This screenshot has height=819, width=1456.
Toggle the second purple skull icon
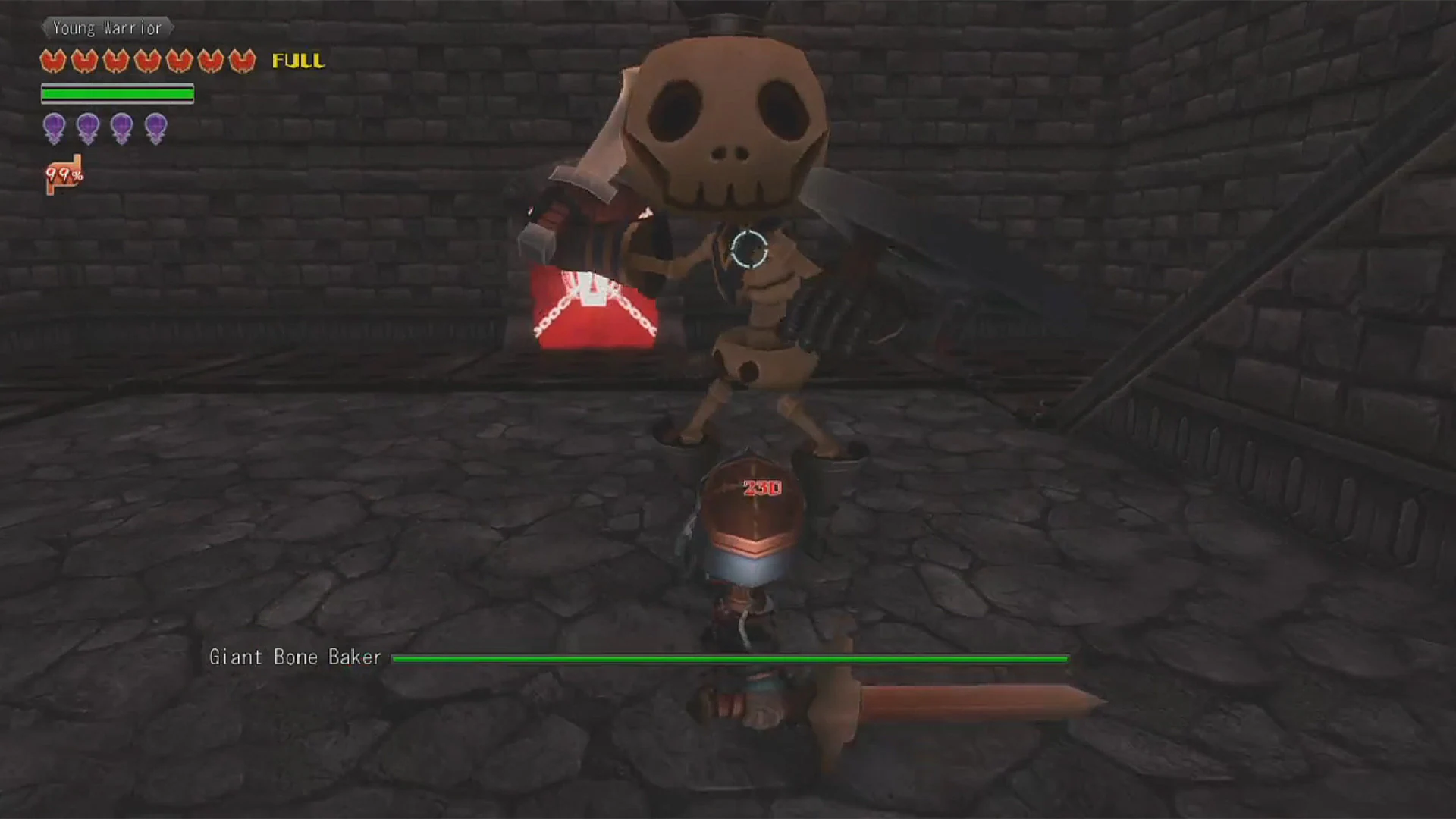(x=87, y=127)
